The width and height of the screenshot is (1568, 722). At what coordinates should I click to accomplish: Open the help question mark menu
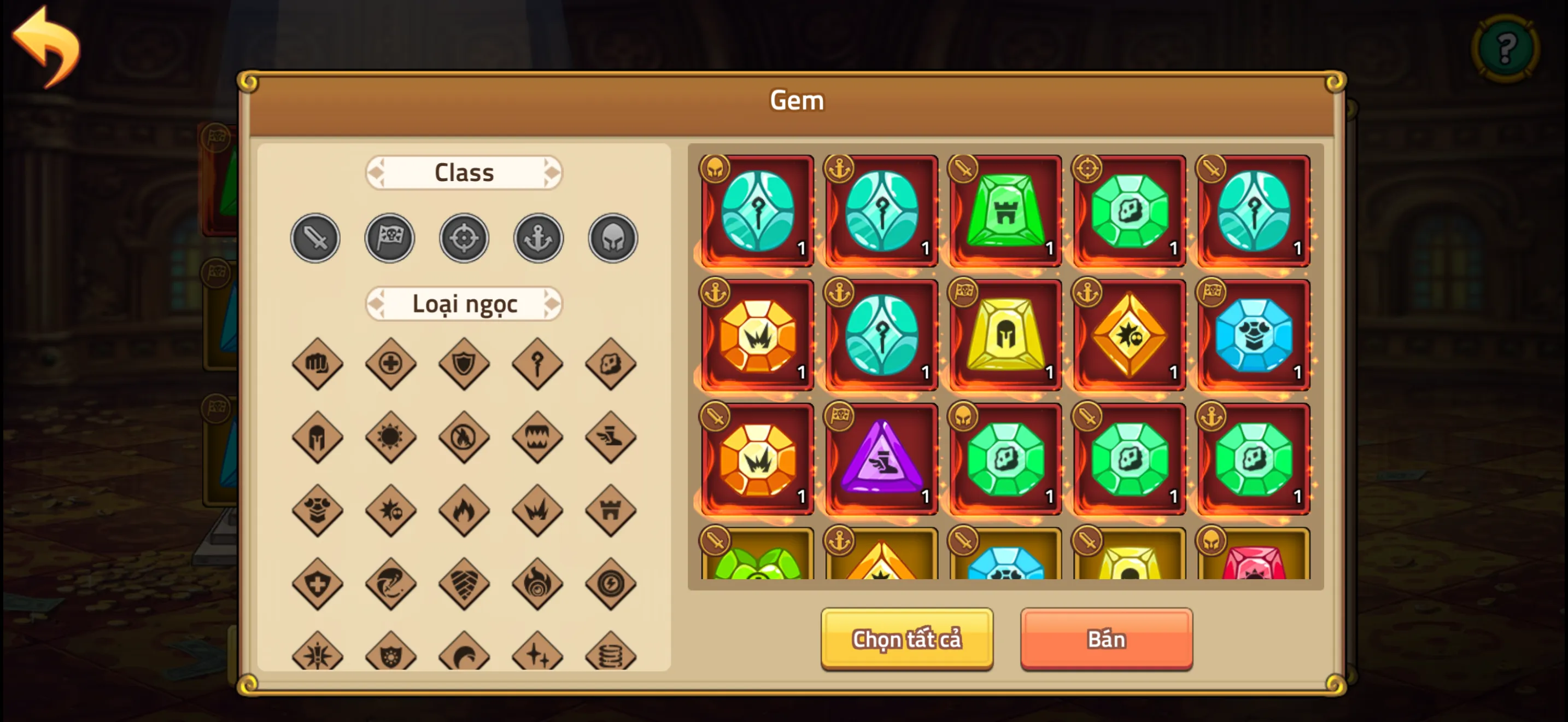point(1505,49)
